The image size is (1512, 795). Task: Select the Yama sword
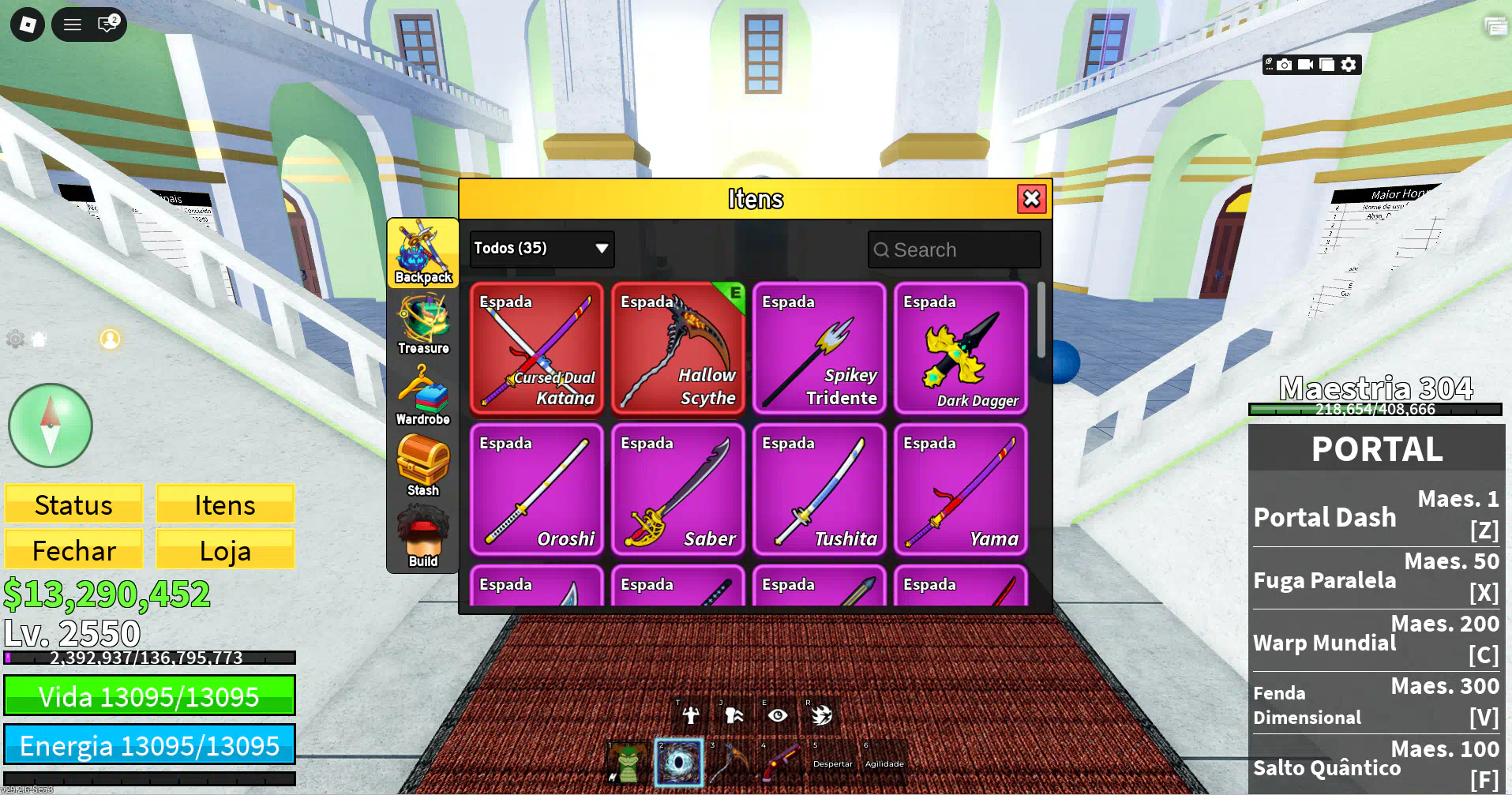pyautogui.click(x=961, y=489)
